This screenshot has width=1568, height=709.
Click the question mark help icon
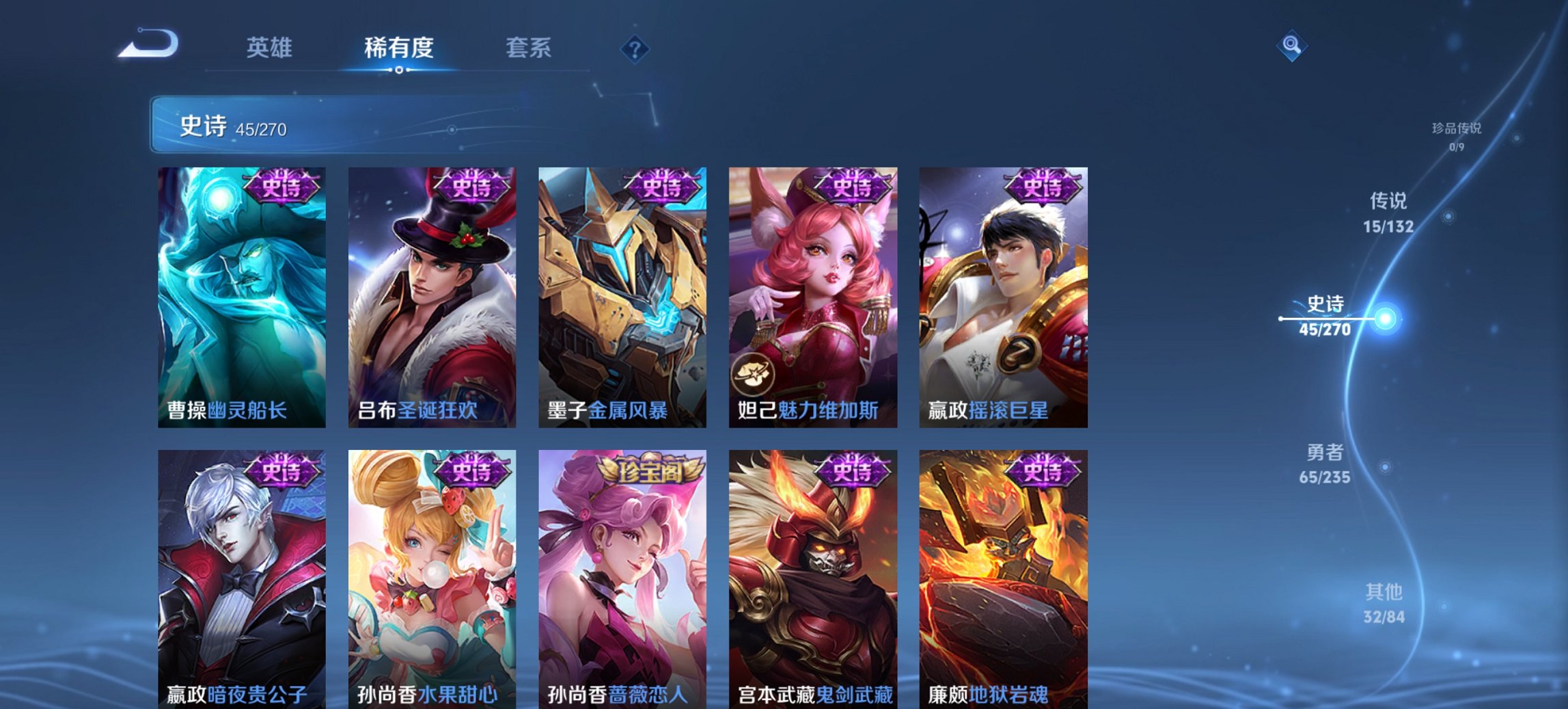click(634, 48)
